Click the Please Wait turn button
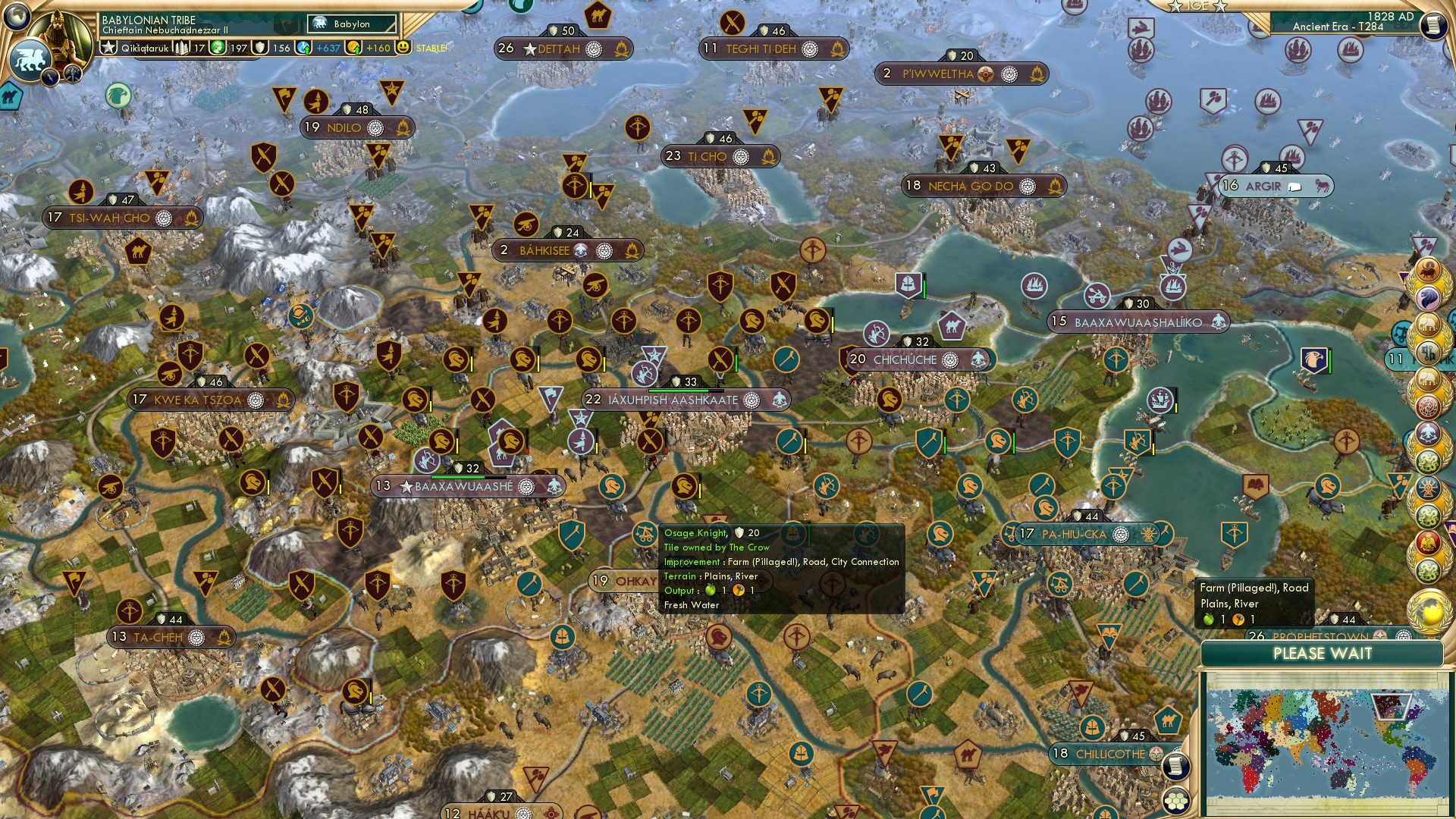This screenshot has height=819, width=1456. click(x=1322, y=654)
